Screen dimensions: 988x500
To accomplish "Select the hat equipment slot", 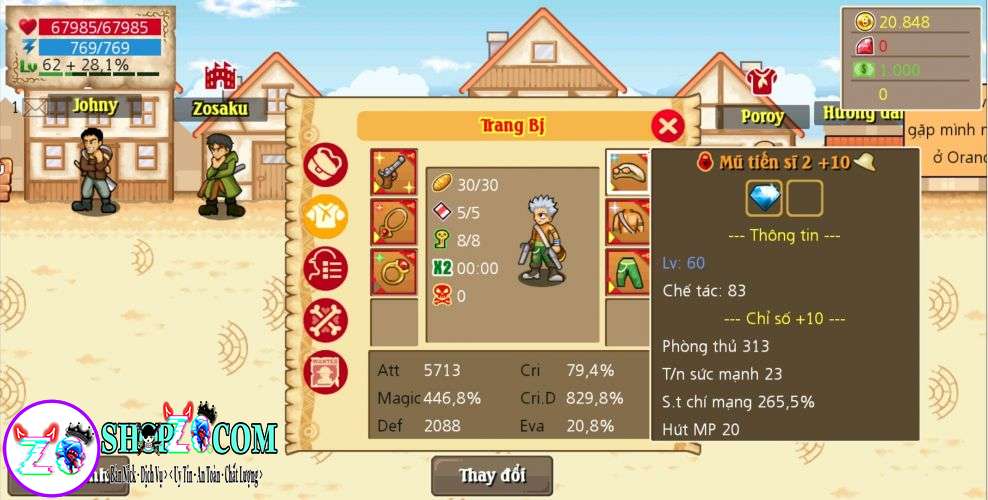I will click(628, 173).
